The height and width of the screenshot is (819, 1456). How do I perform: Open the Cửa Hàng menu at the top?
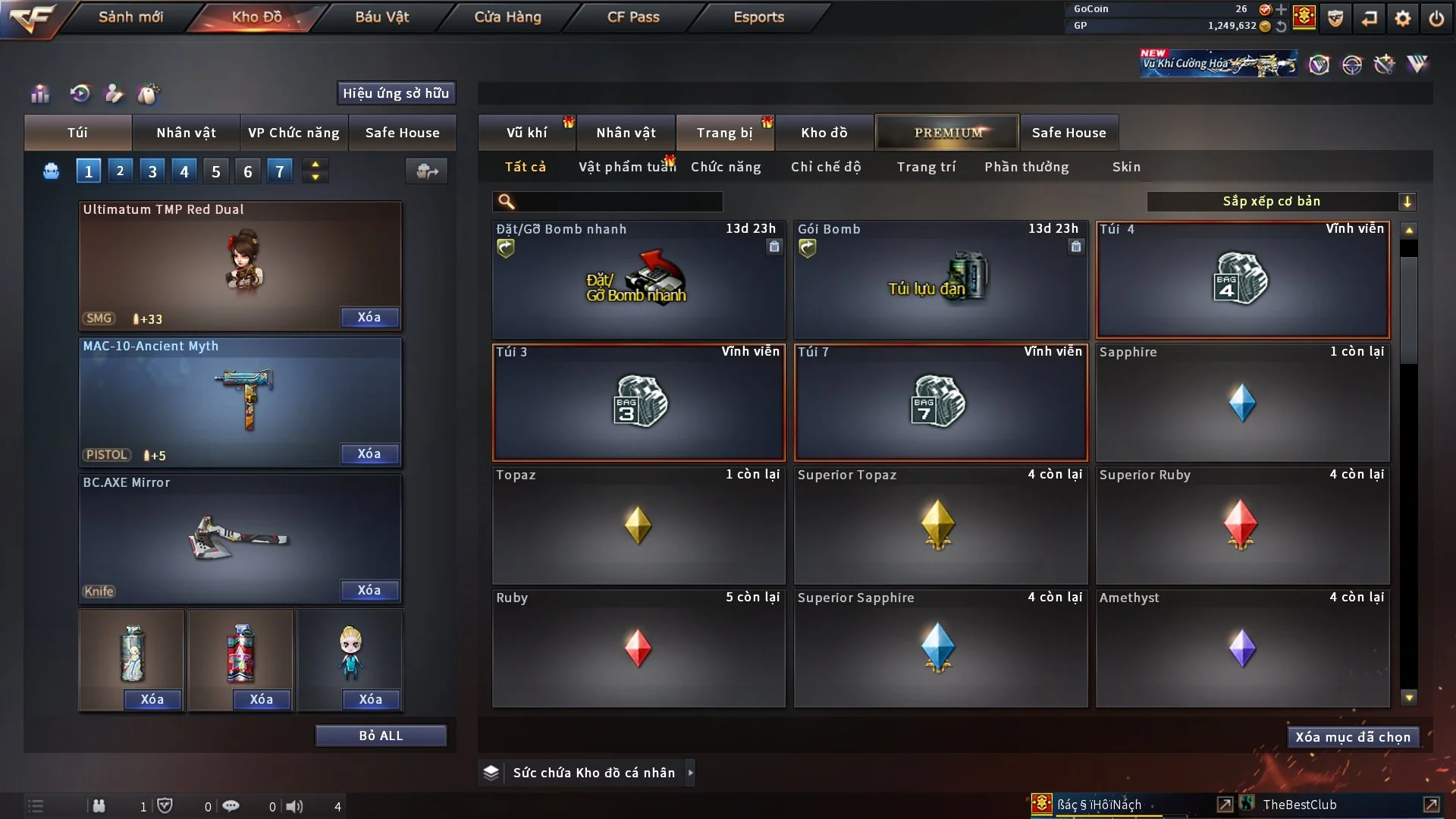coord(507,17)
